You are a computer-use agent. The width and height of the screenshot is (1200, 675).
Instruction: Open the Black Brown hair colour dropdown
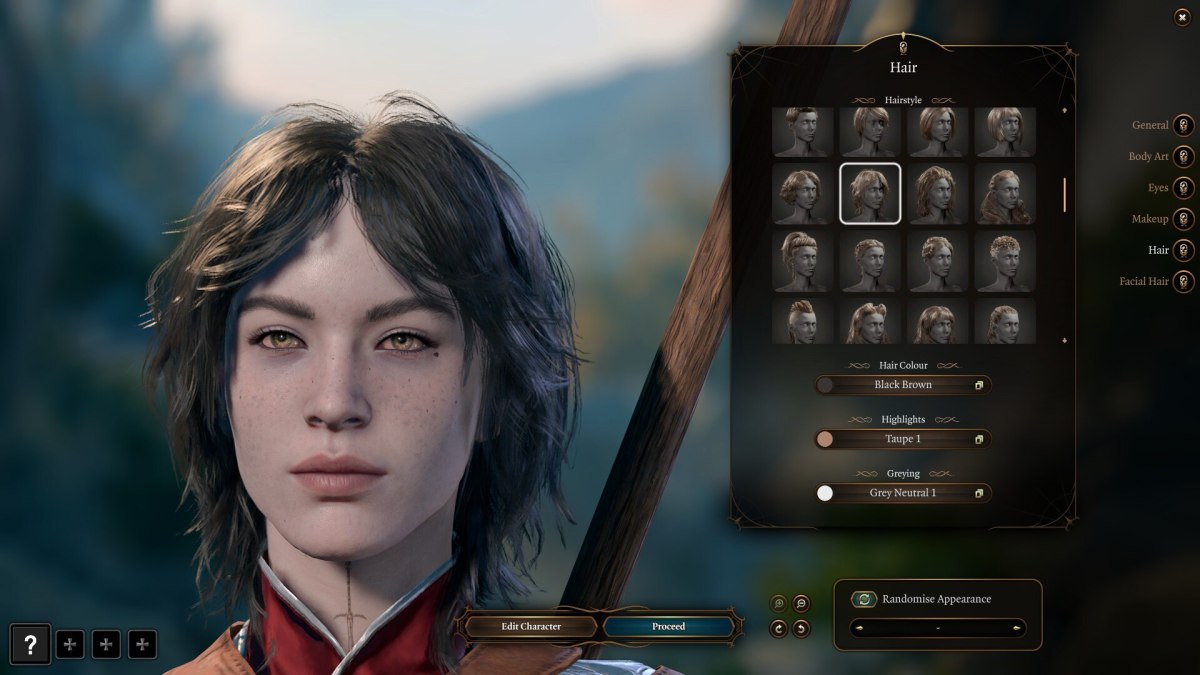903,385
